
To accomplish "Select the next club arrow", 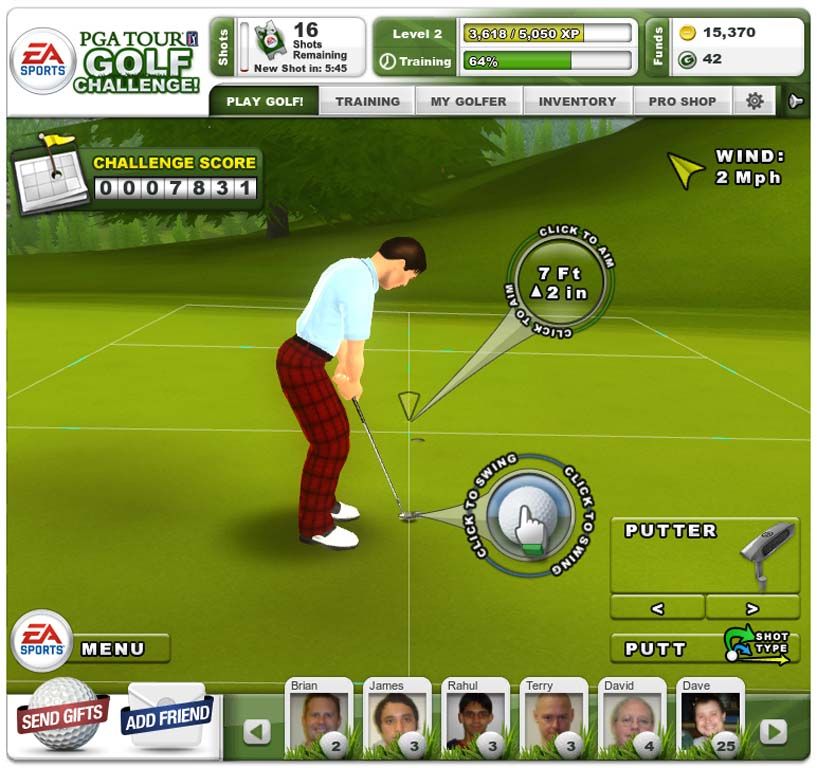I will 752,607.
